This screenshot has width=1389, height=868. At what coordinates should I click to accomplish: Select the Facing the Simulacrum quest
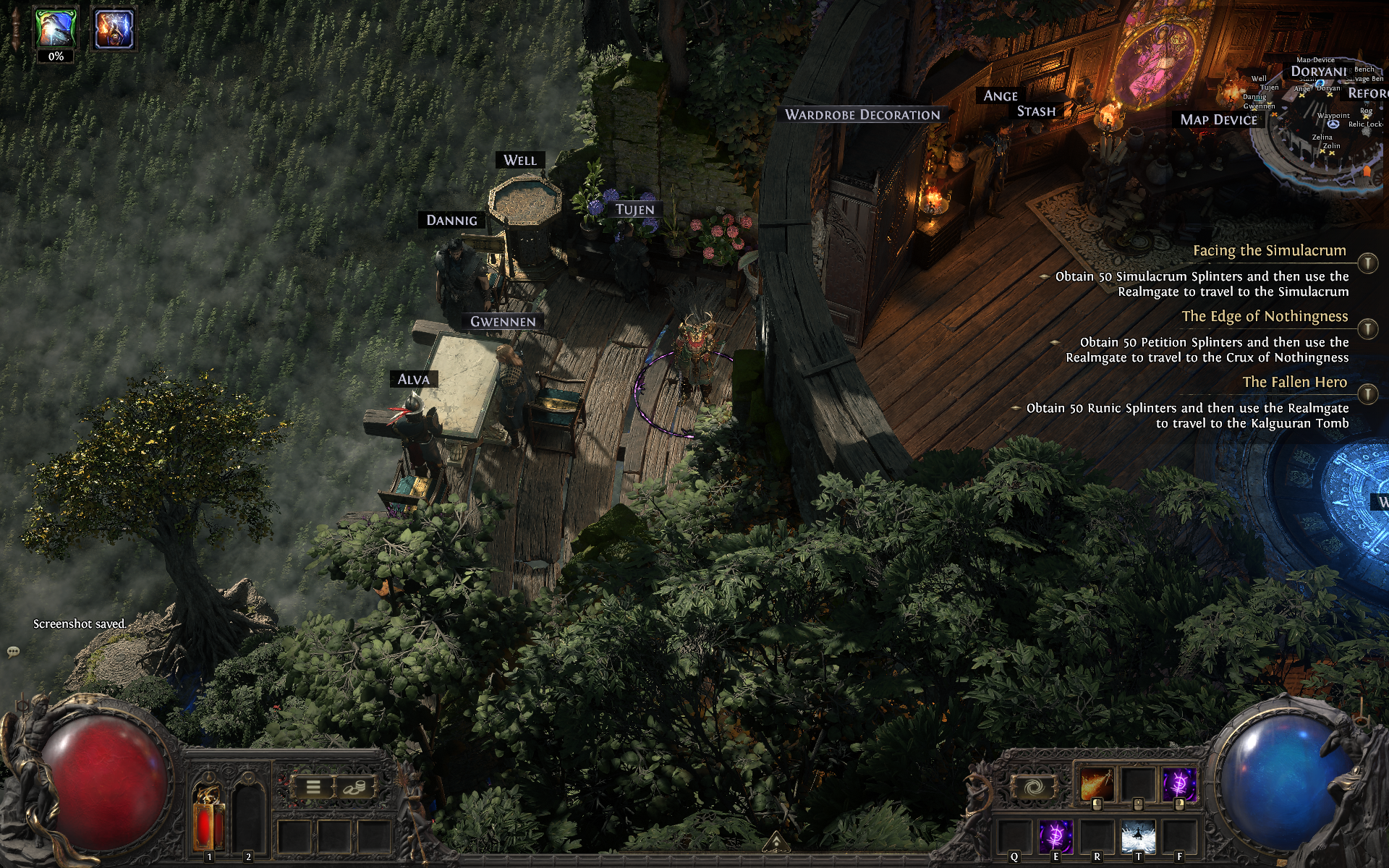(1269, 251)
